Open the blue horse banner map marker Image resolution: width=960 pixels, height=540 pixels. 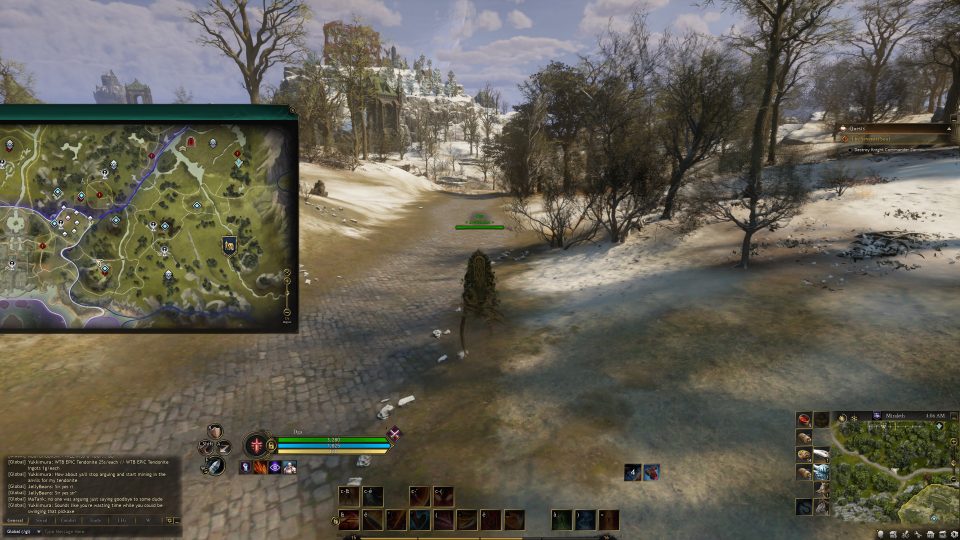click(x=229, y=245)
